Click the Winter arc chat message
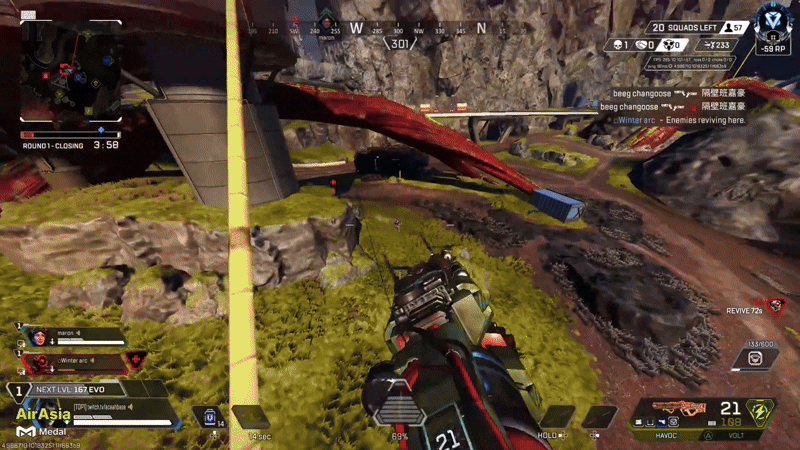This screenshot has height=450, width=800. (x=680, y=120)
